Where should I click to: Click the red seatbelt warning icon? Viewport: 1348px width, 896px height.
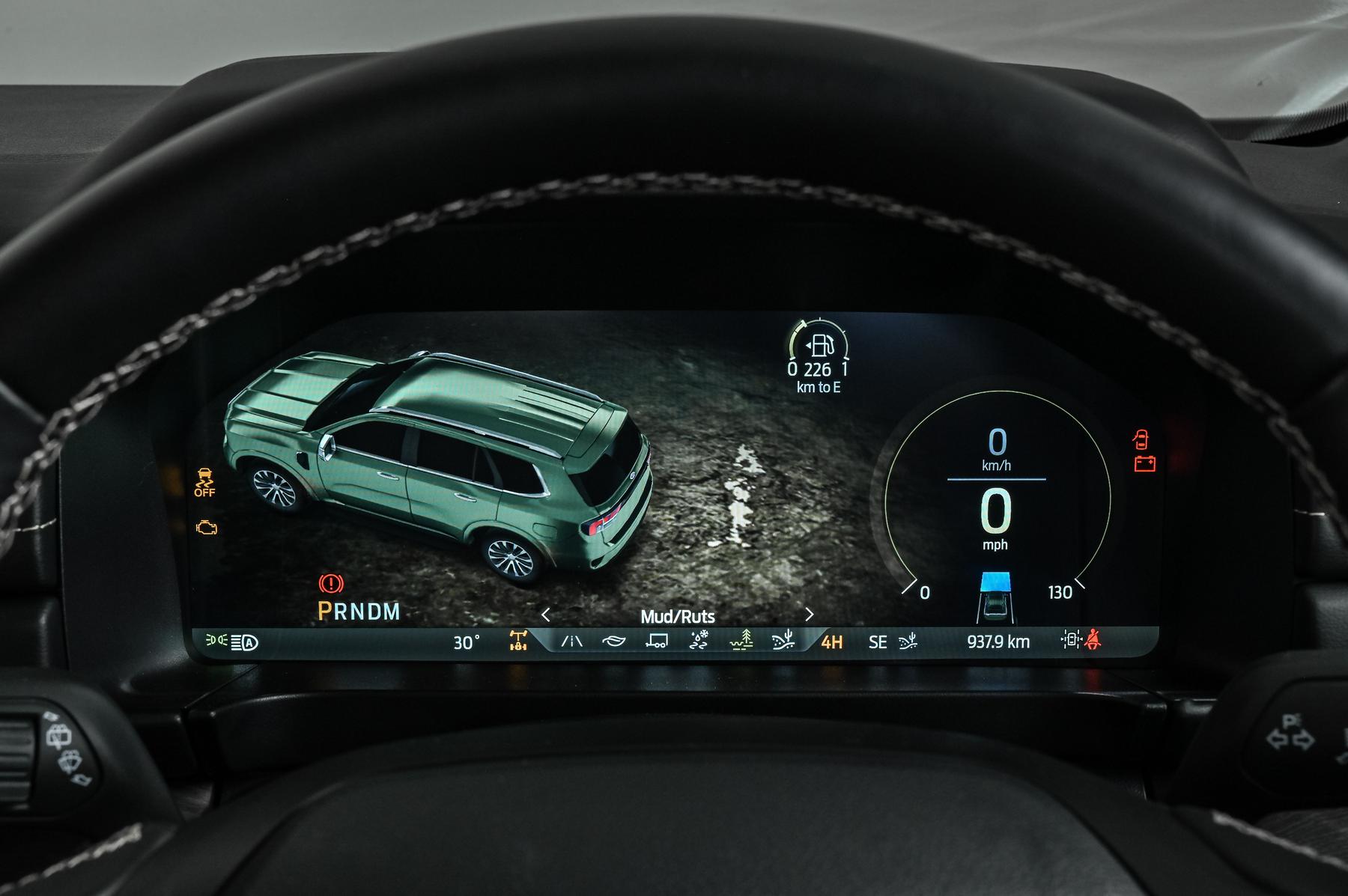[x=1093, y=640]
